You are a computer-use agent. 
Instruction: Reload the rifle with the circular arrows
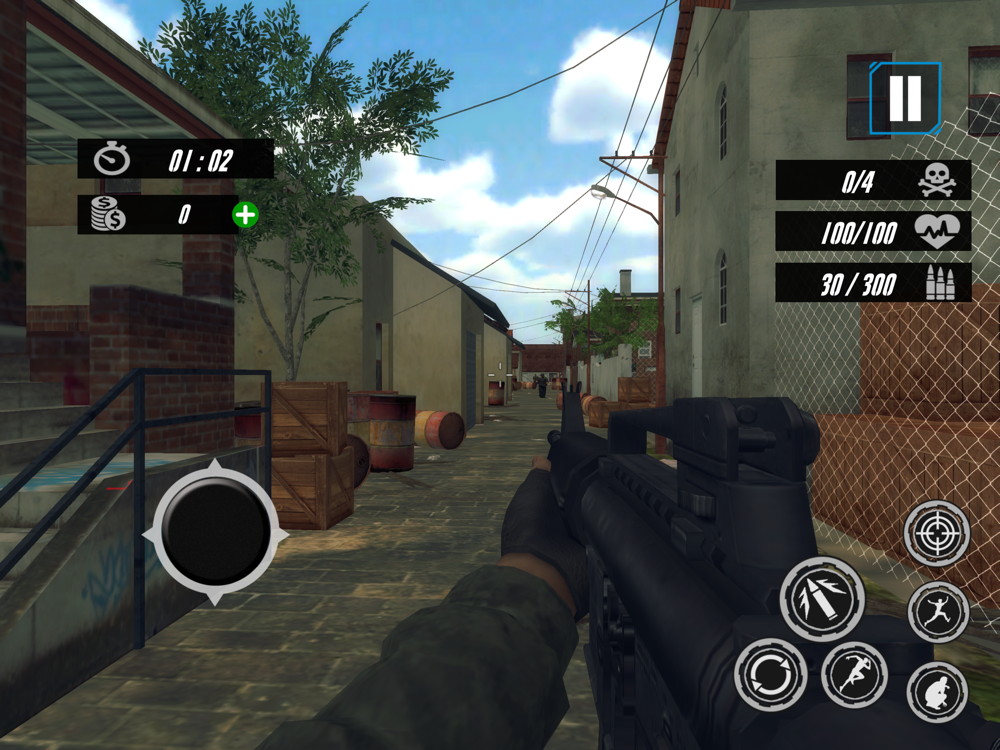coord(771,675)
